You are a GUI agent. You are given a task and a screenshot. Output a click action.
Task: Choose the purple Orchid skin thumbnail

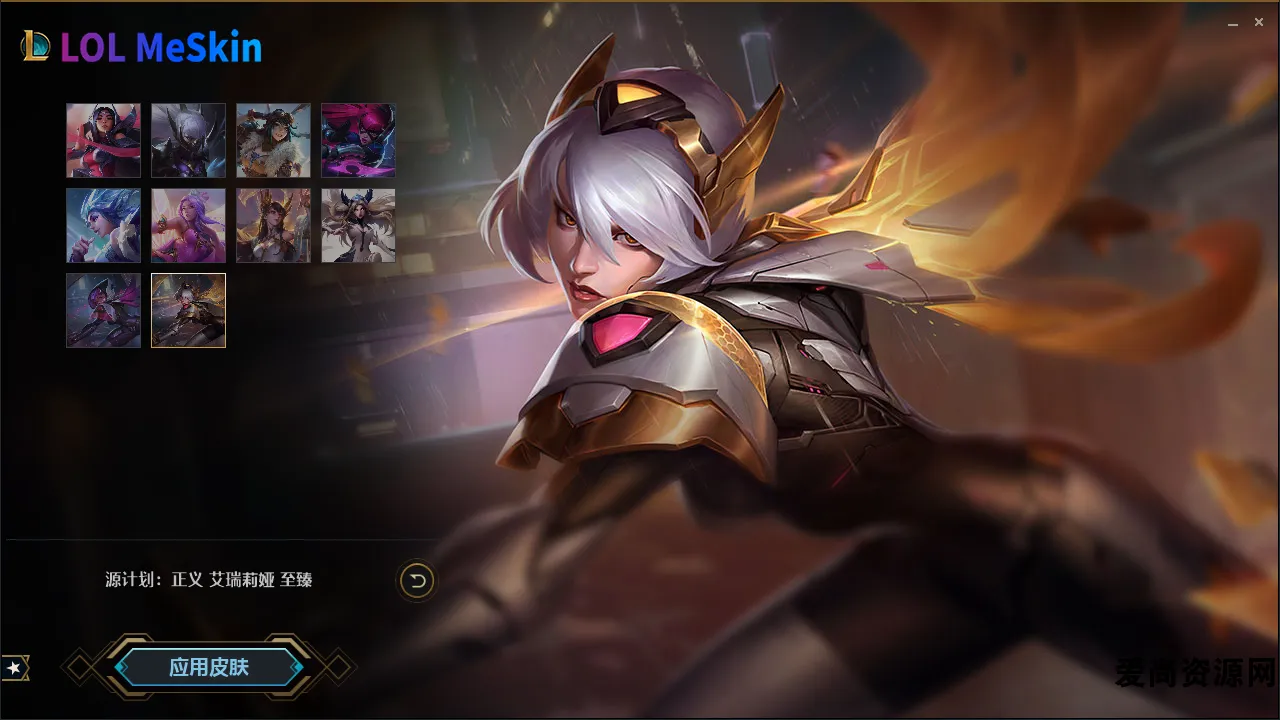point(188,225)
